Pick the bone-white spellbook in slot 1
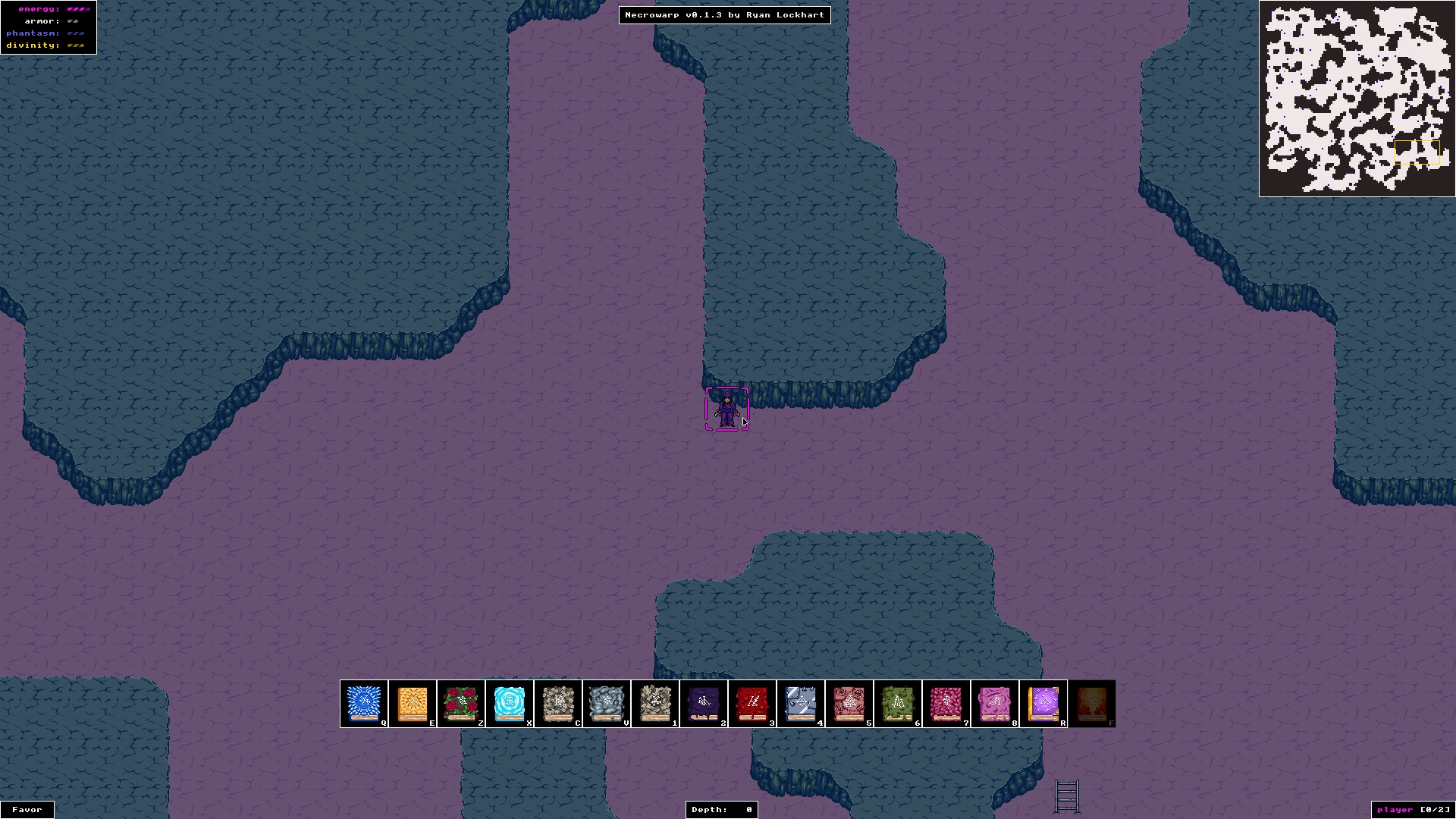Viewport: 1456px width, 819px height. tap(656, 703)
